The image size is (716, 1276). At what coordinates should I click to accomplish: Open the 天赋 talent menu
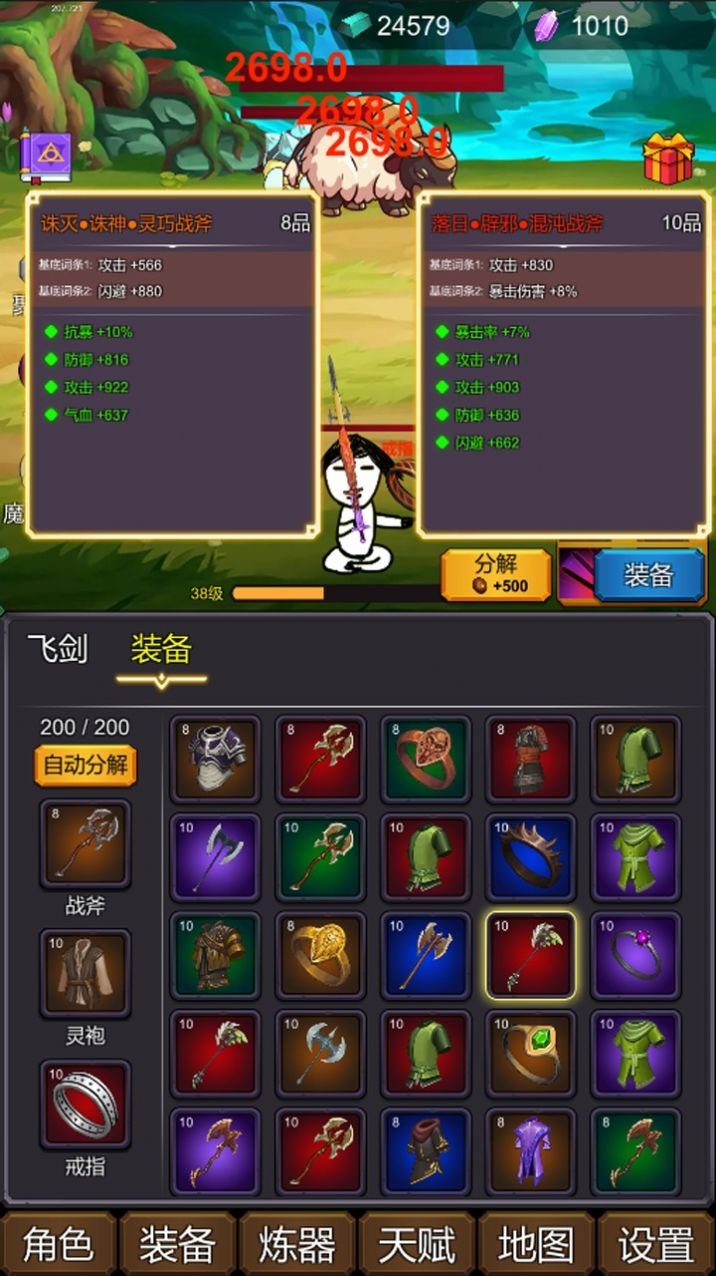point(417,1245)
